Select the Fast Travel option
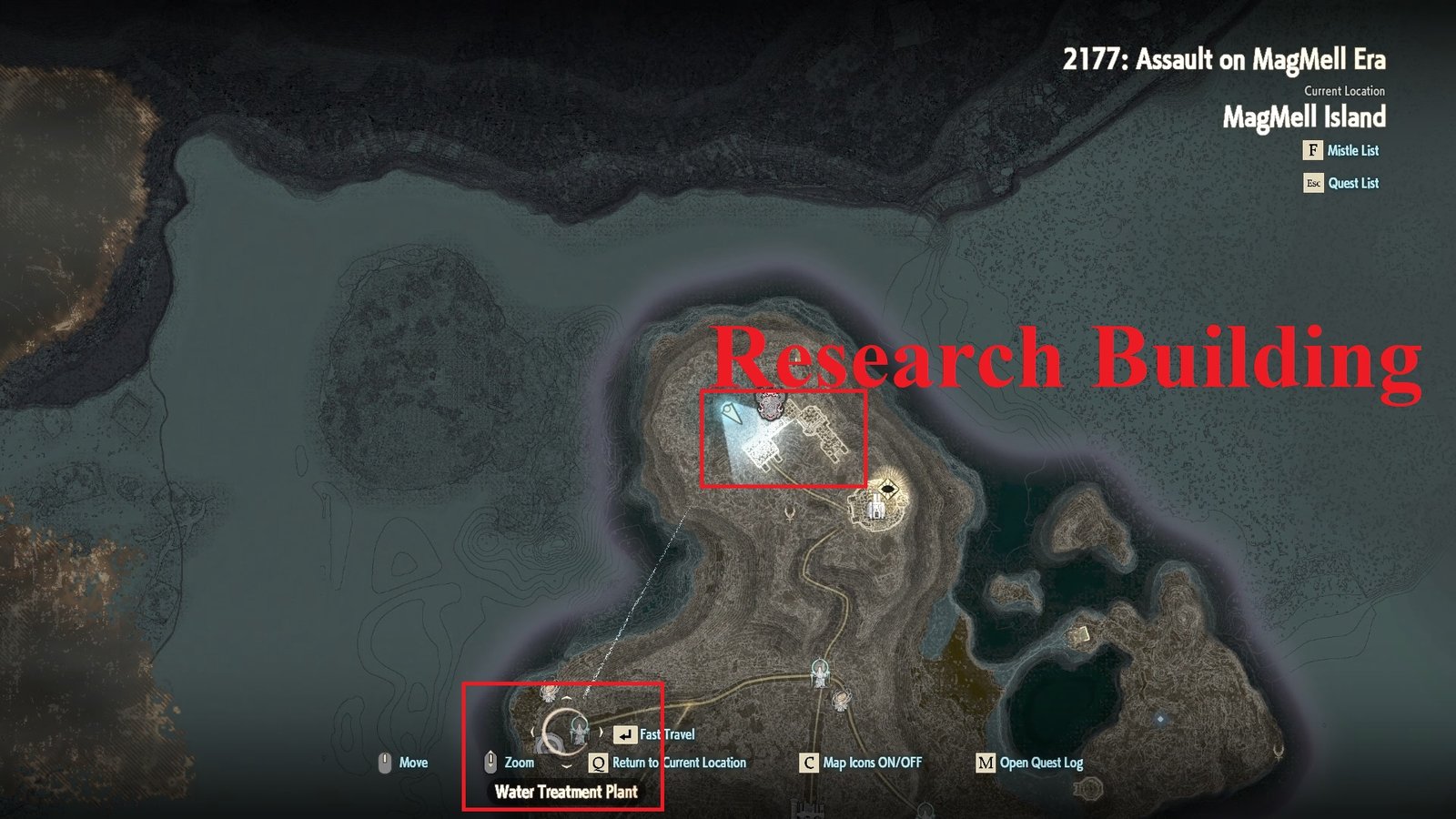Viewport: 1456px width, 819px height. pyautogui.click(x=667, y=733)
